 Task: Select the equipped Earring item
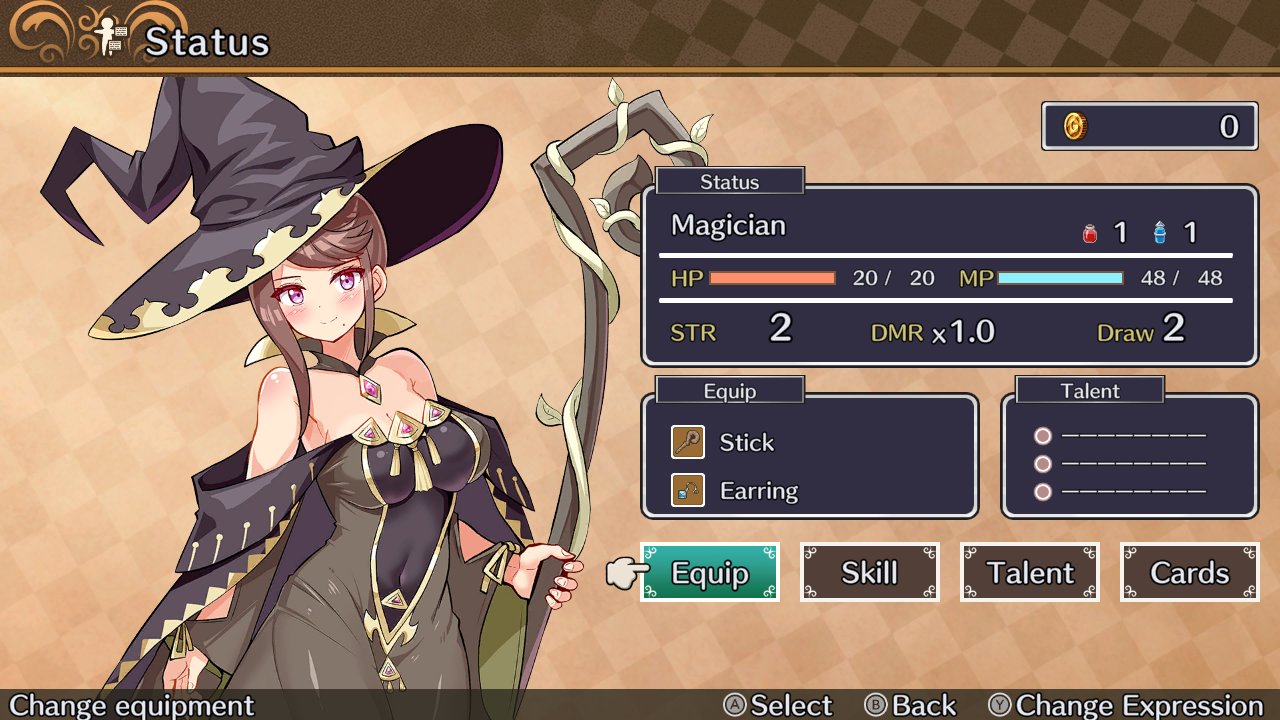click(x=757, y=491)
